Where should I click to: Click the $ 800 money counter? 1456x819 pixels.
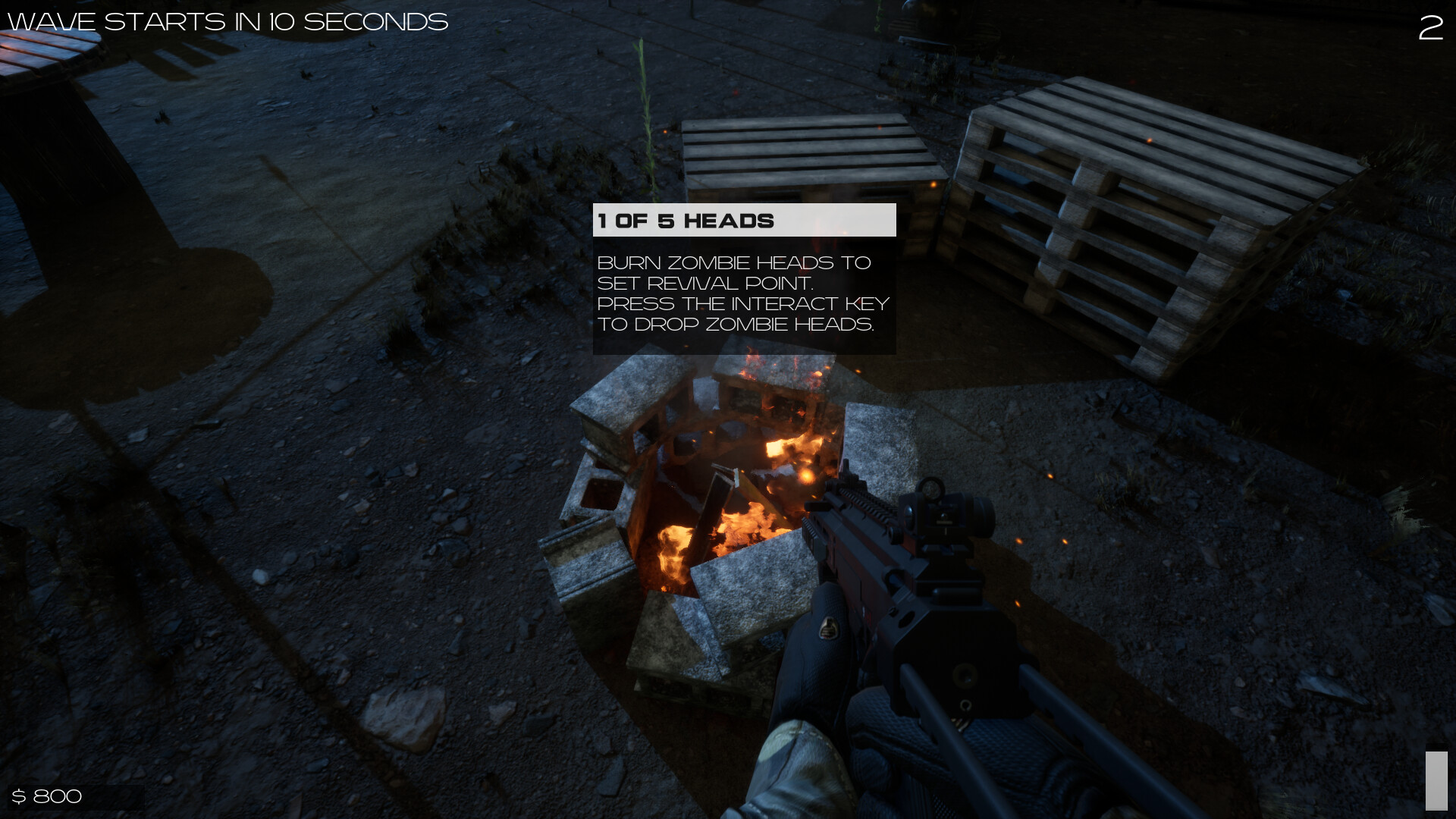point(49,796)
